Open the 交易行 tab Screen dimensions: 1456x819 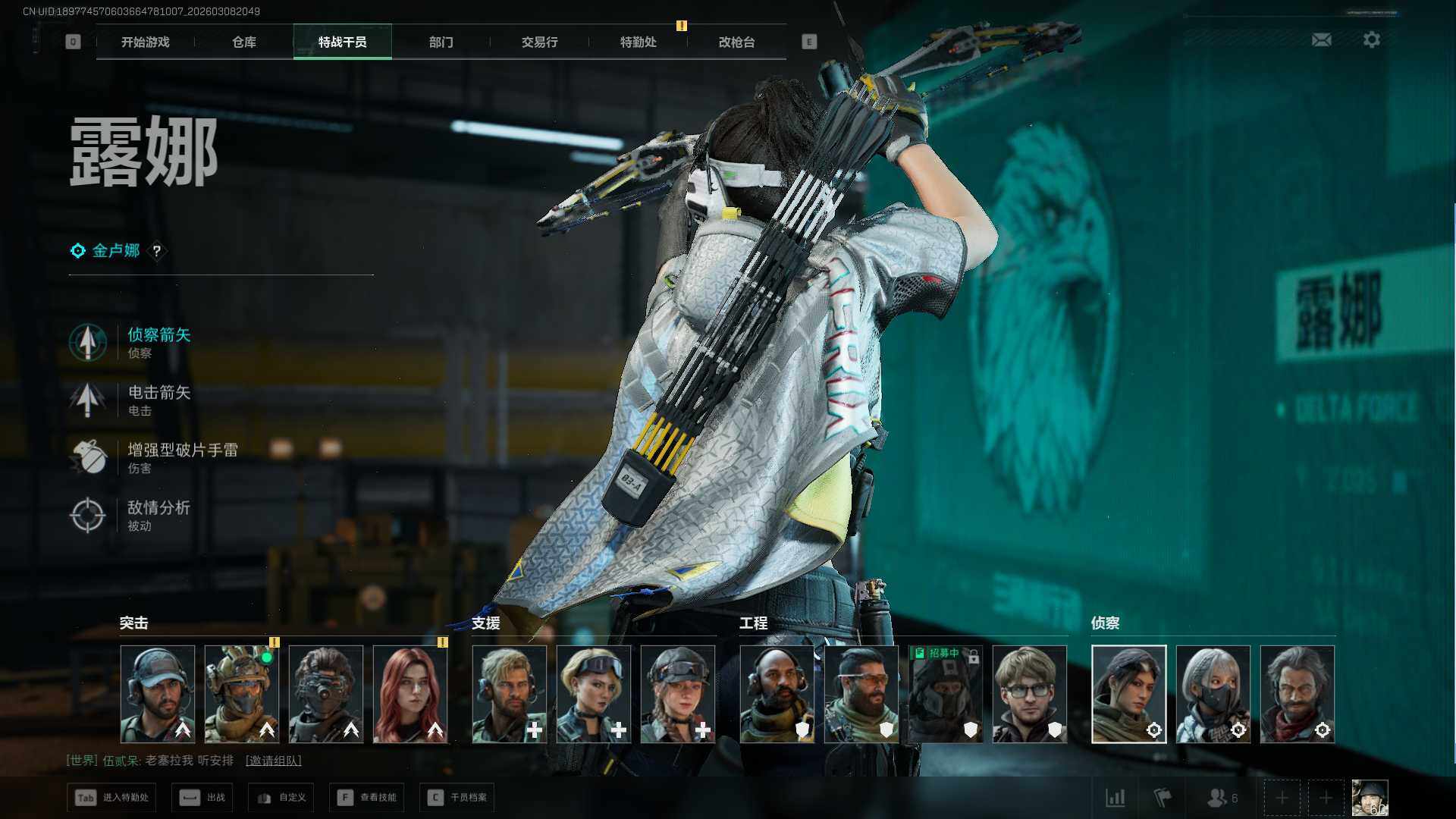tap(539, 42)
